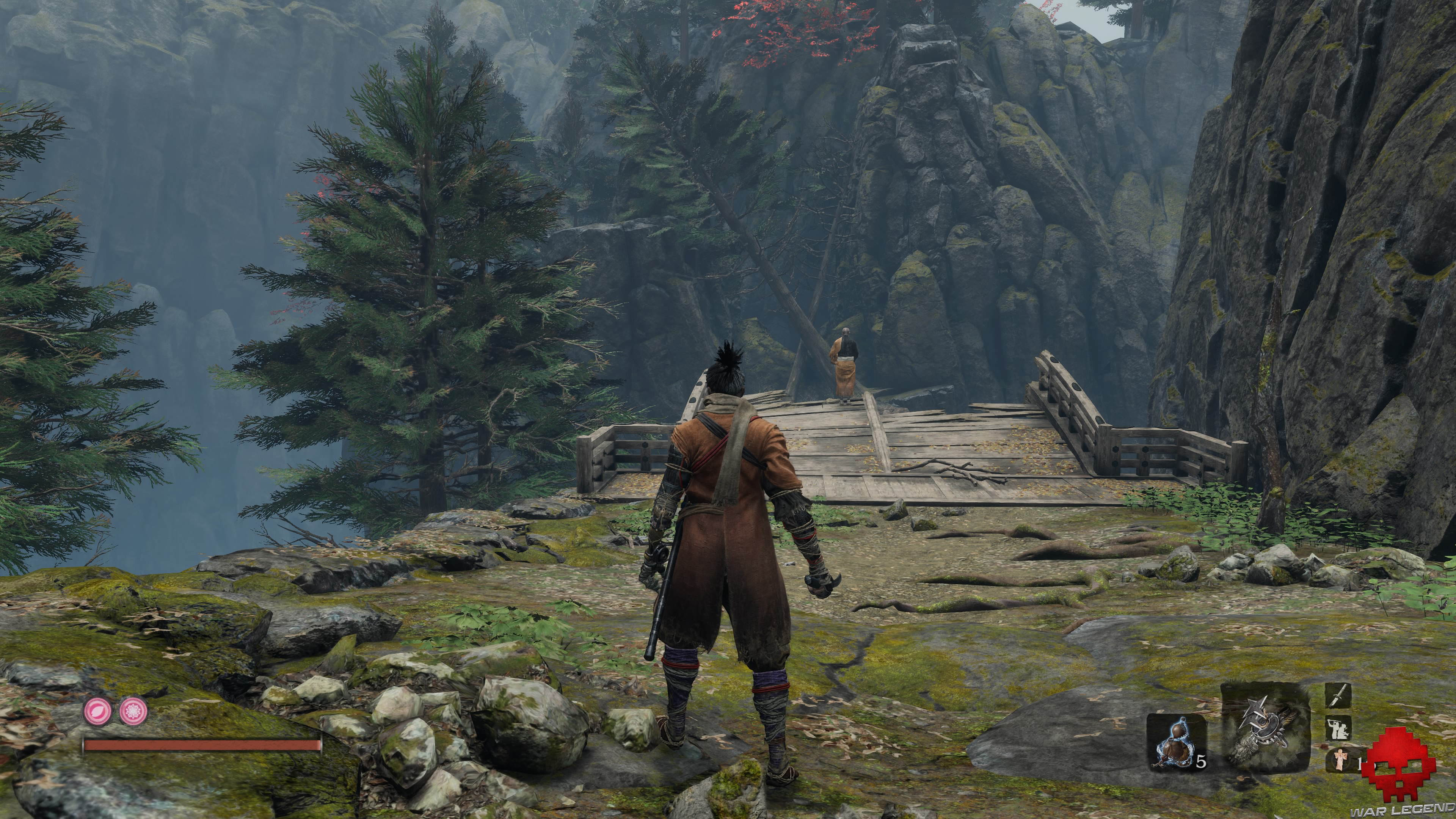Open the combat art slot above the skill icon

1339,695
